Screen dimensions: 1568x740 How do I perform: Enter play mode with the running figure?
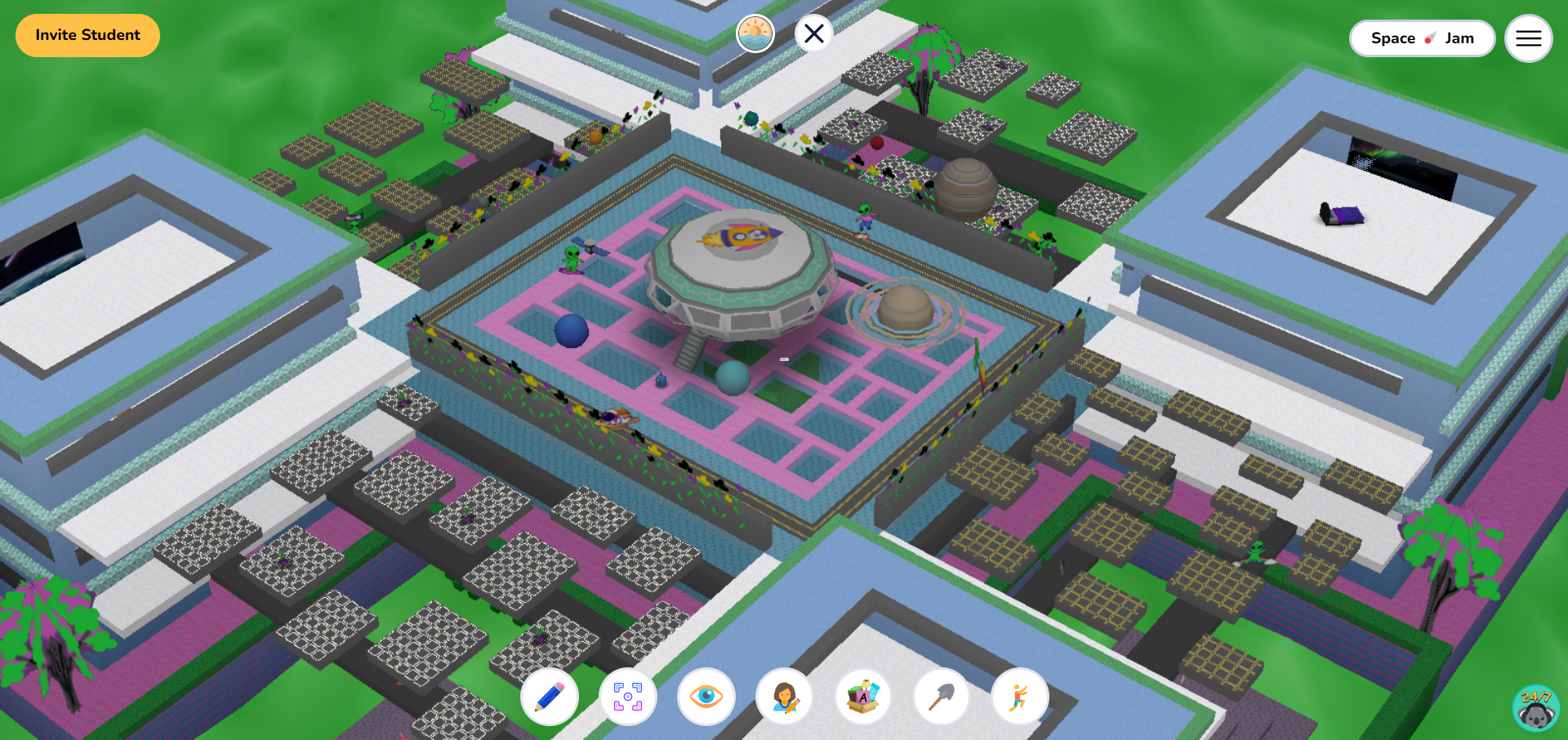pos(1021,697)
